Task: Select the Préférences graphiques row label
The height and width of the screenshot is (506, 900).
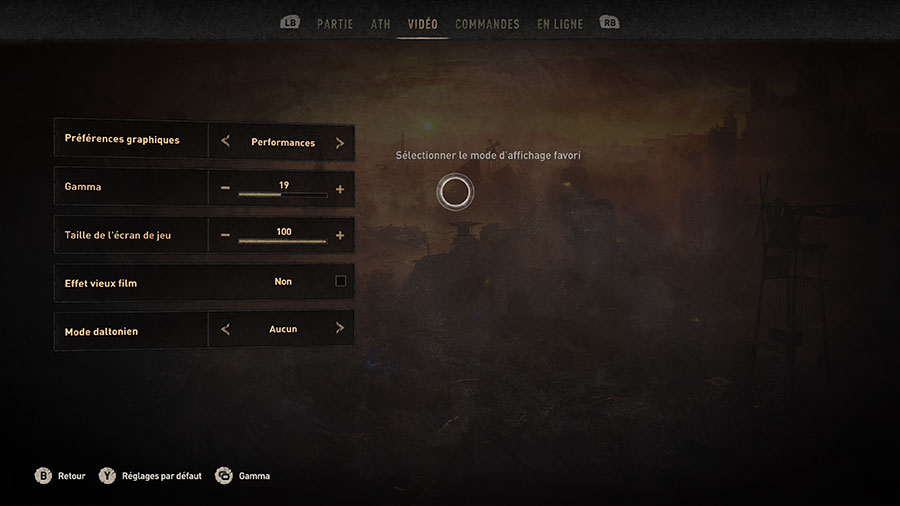Action: tap(122, 140)
